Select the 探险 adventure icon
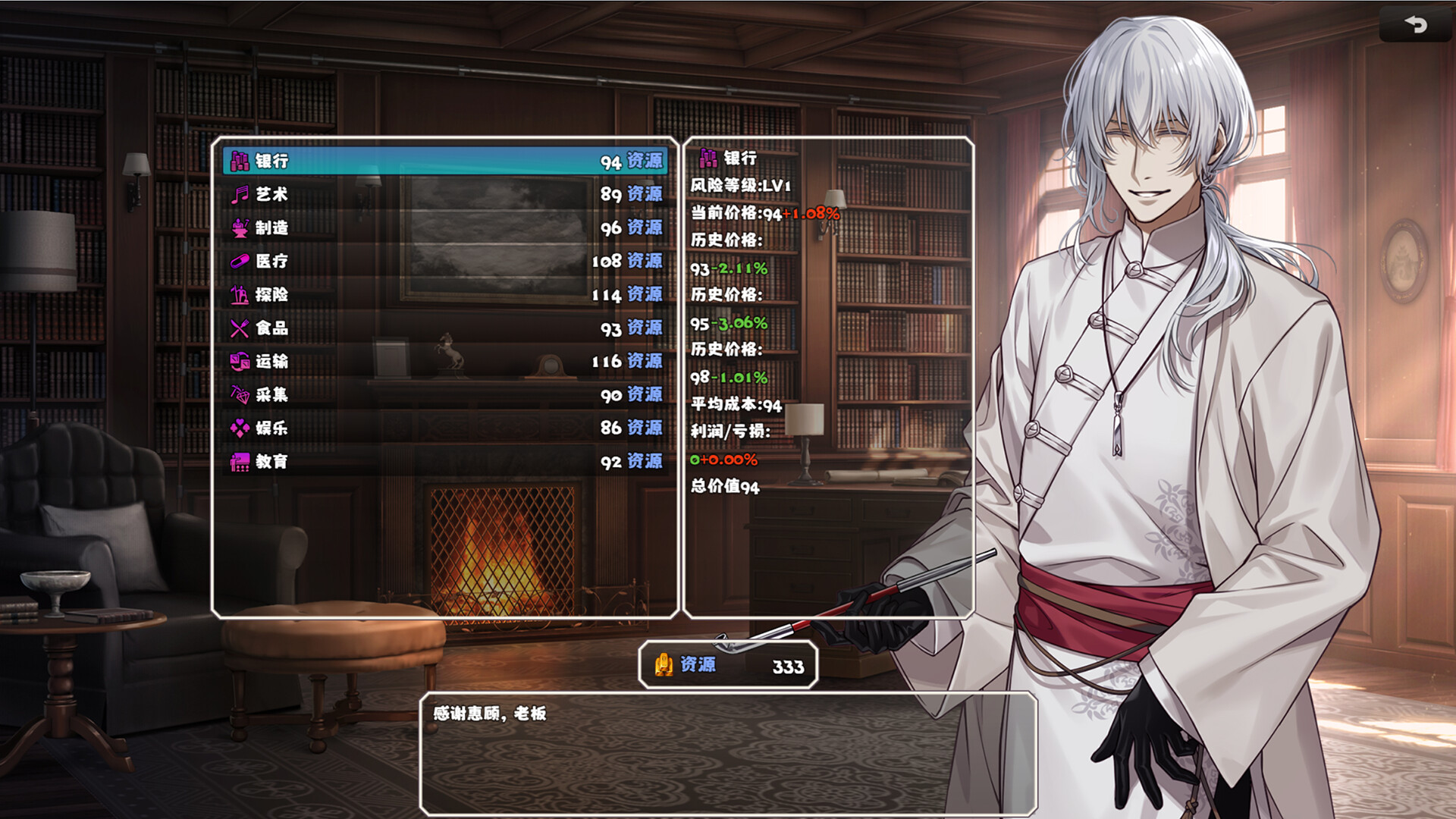This screenshot has width=1456, height=819. click(x=239, y=296)
